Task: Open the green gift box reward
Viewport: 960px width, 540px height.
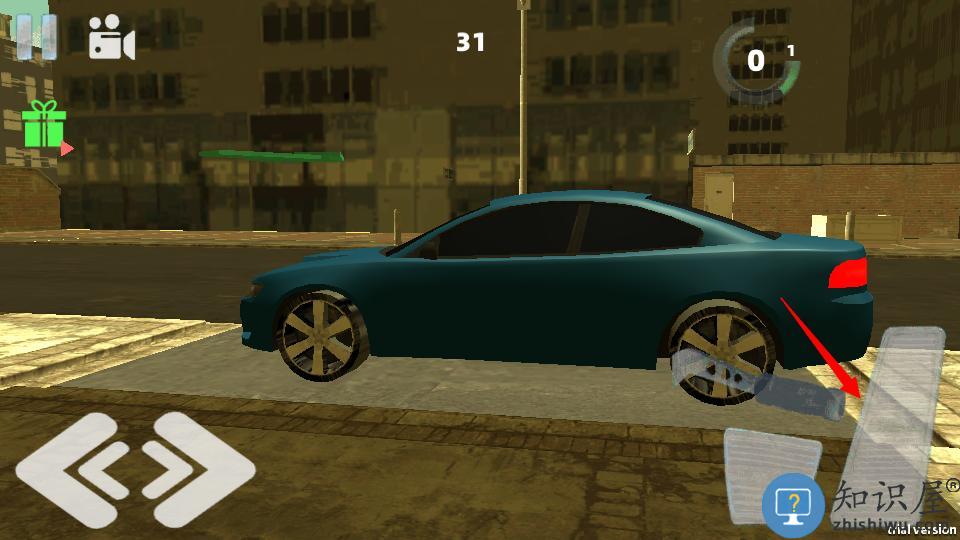Action: click(x=43, y=127)
